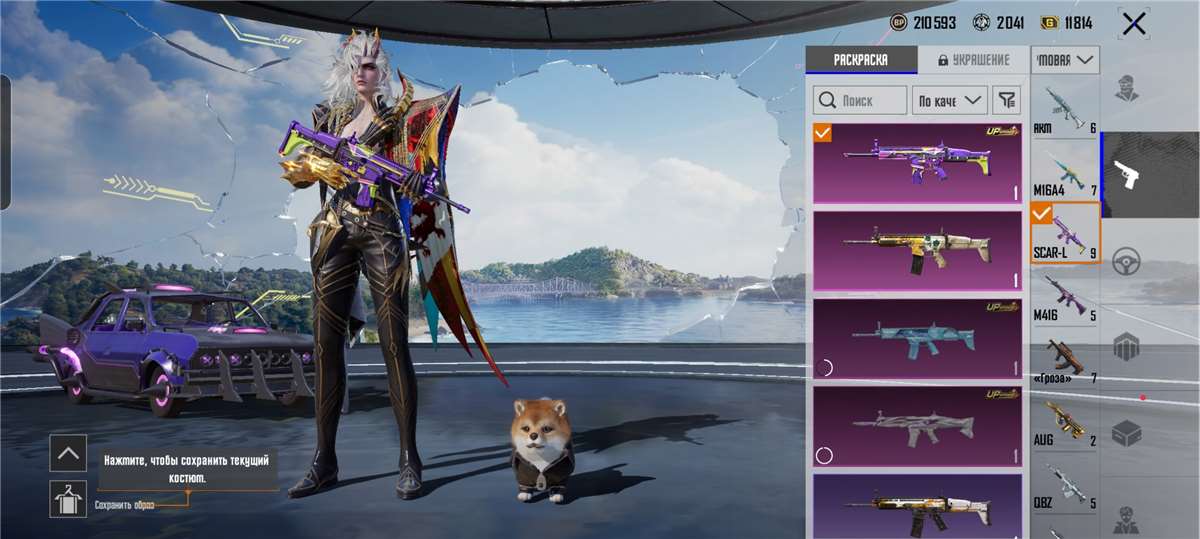Choose QBZ in the weapon list
Image resolution: width=1200 pixels, height=539 pixels.
click(x=1065, y=487)
